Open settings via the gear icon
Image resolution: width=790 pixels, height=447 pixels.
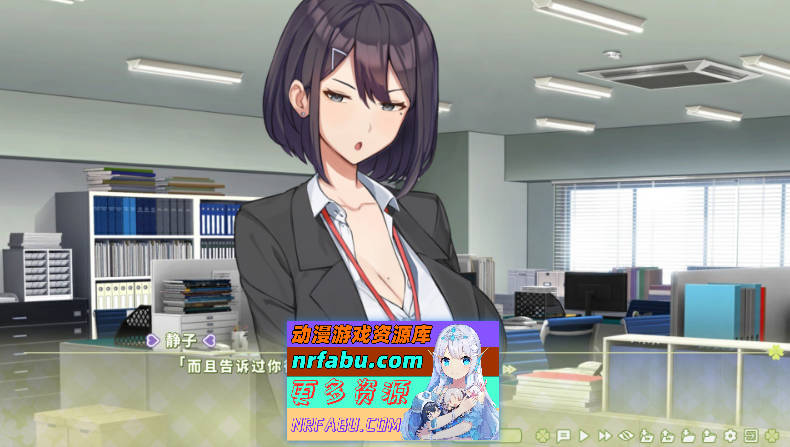[x=730, y=436]
